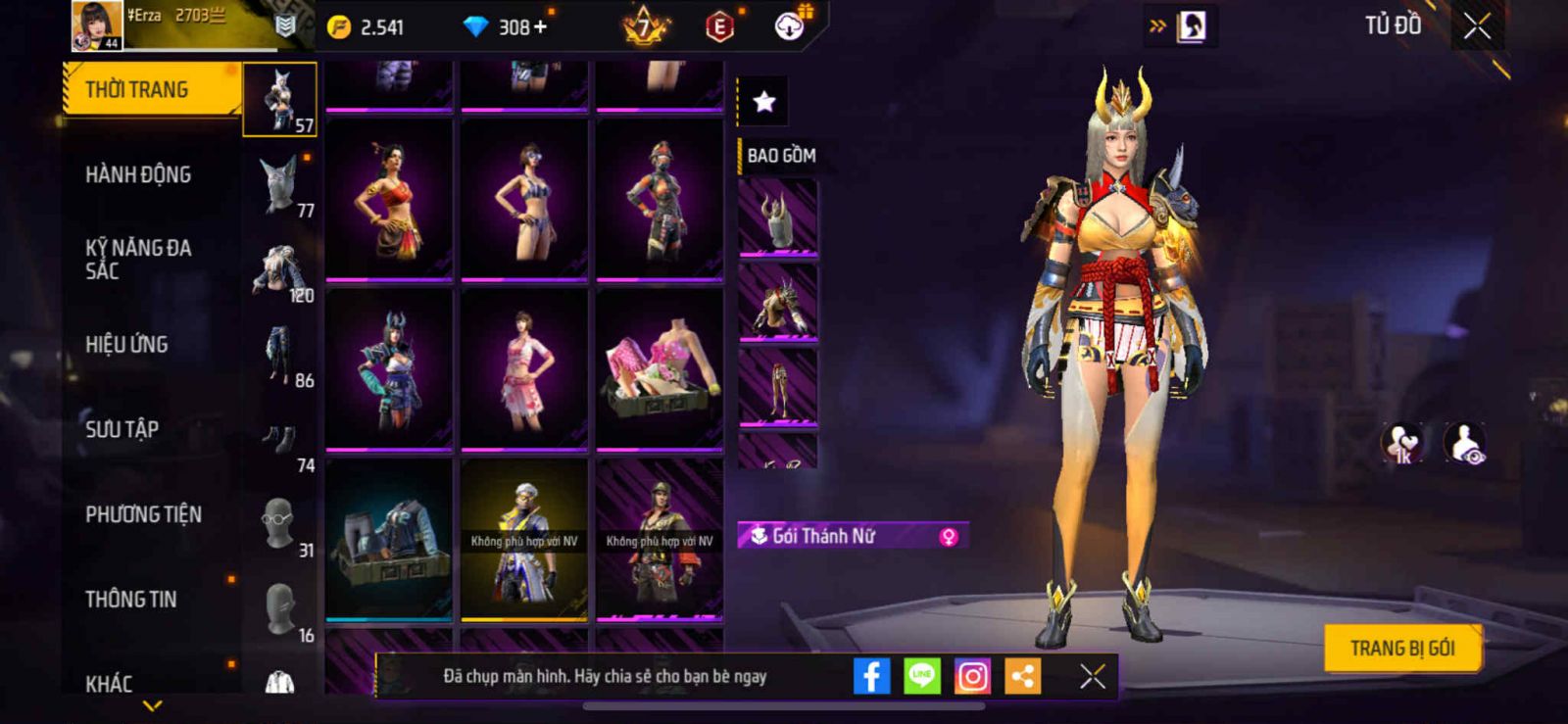
Task: Select the Kỹ Năng Đa Sắc tab
Action: 138,260
